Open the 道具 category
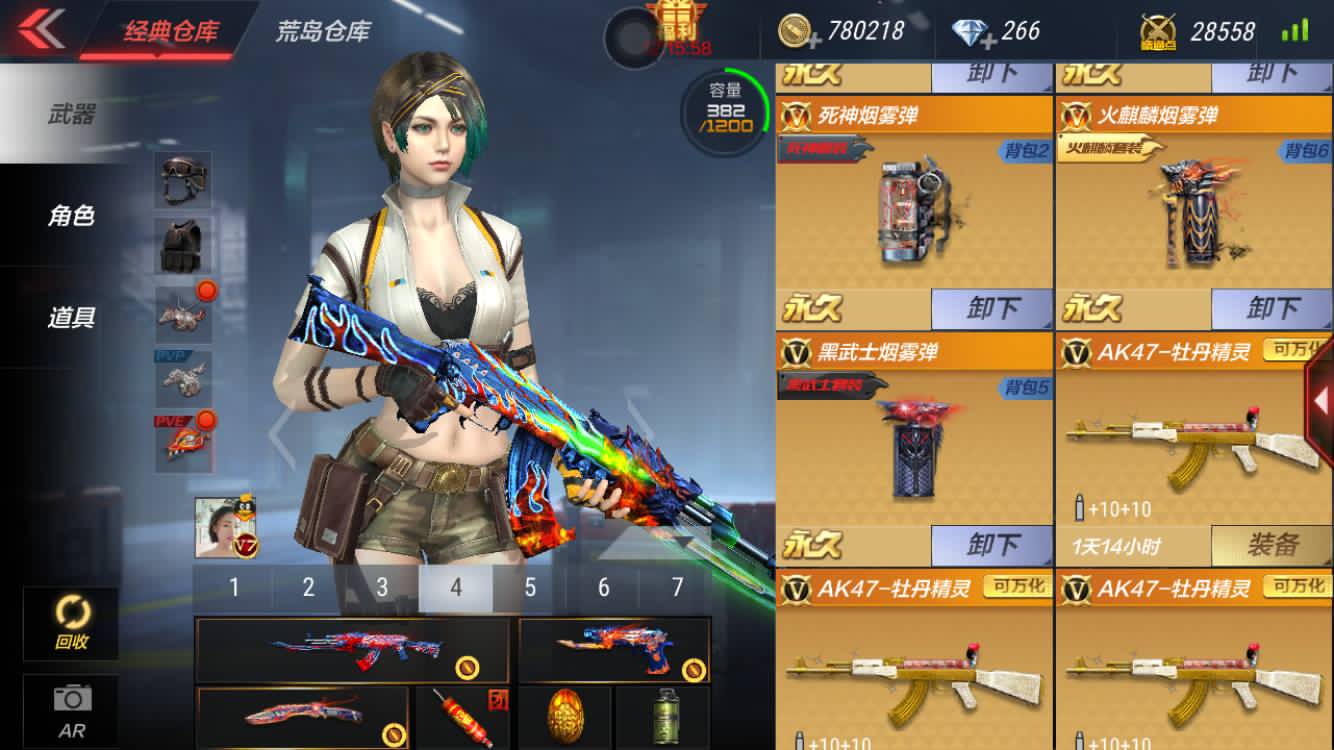Image resolution: width=1334 pixels, height=750 pixels. 71,317
